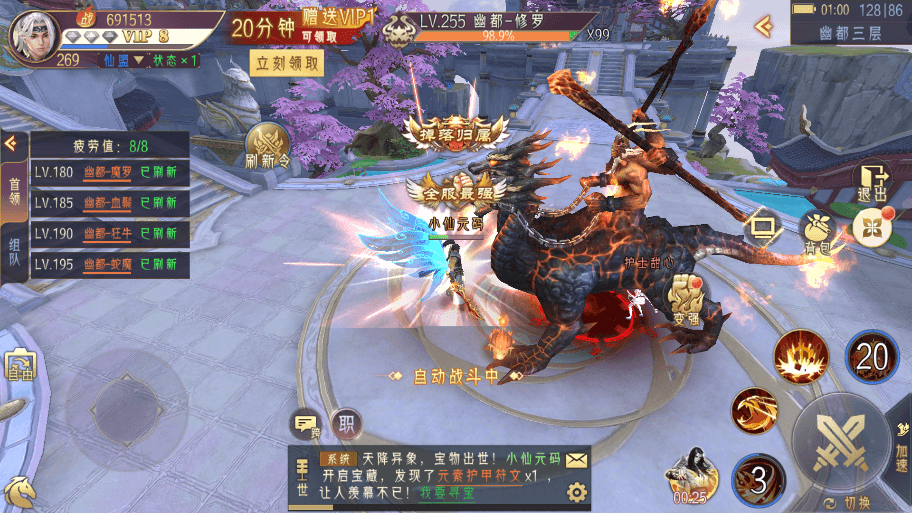Image resolution: width=912 pixels, height=513 pixels.
Task: Activate the flame dragon skill
Action: point(755,411)
